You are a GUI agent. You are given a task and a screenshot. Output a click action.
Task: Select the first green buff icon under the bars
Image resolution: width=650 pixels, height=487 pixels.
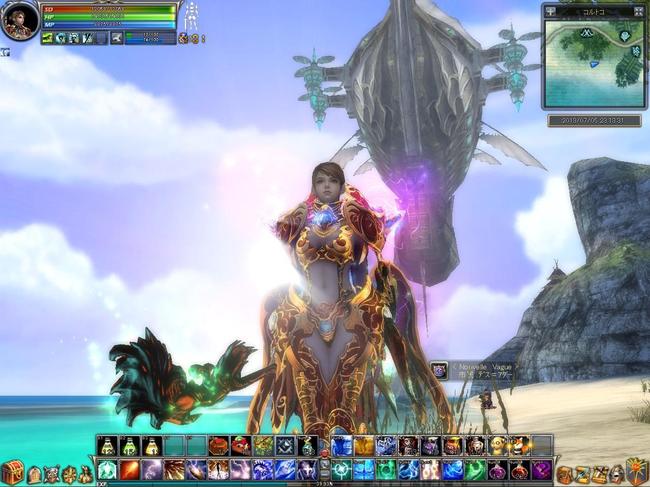49,38
